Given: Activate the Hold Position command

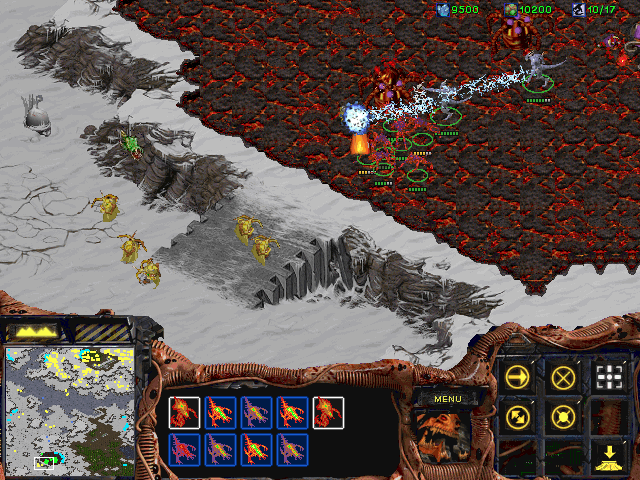Looking at the screenshot, I should [564, 415].
